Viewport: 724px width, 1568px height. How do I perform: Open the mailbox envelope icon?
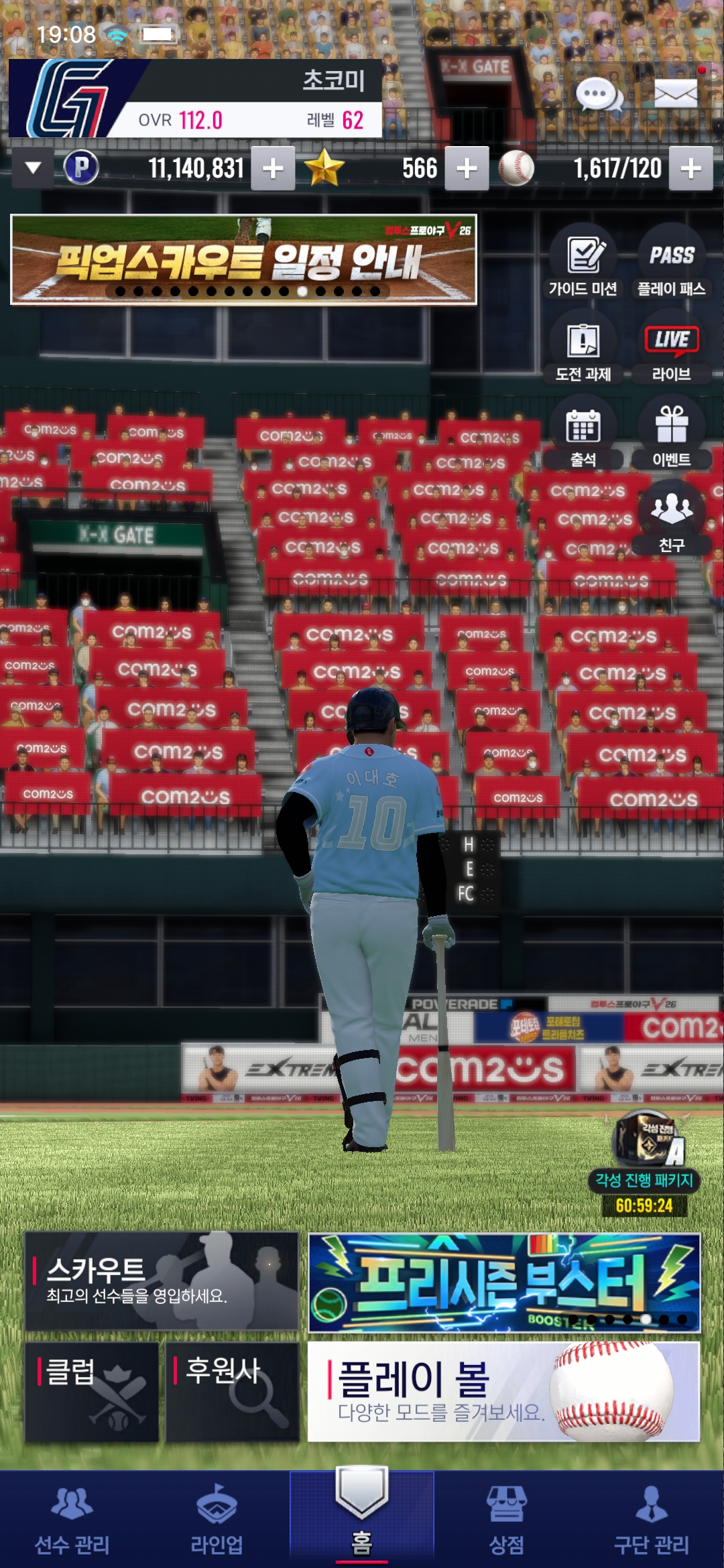point(675,93)
